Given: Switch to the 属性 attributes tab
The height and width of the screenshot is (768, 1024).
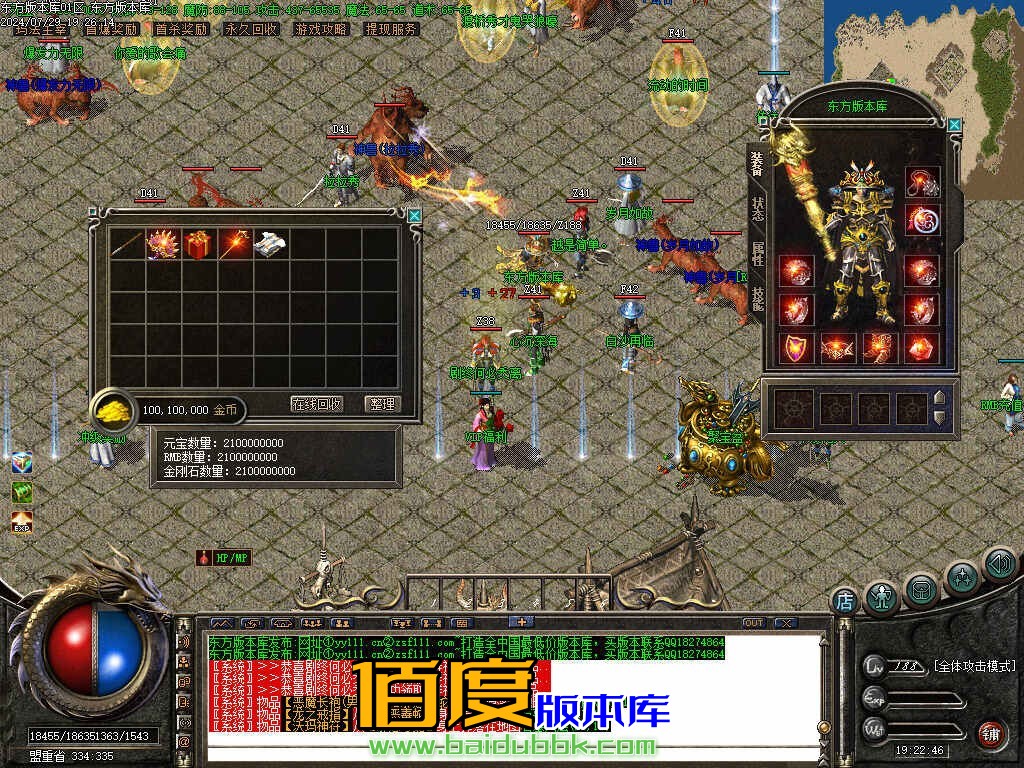Looking at the screenshot, I should coord(758,253).
